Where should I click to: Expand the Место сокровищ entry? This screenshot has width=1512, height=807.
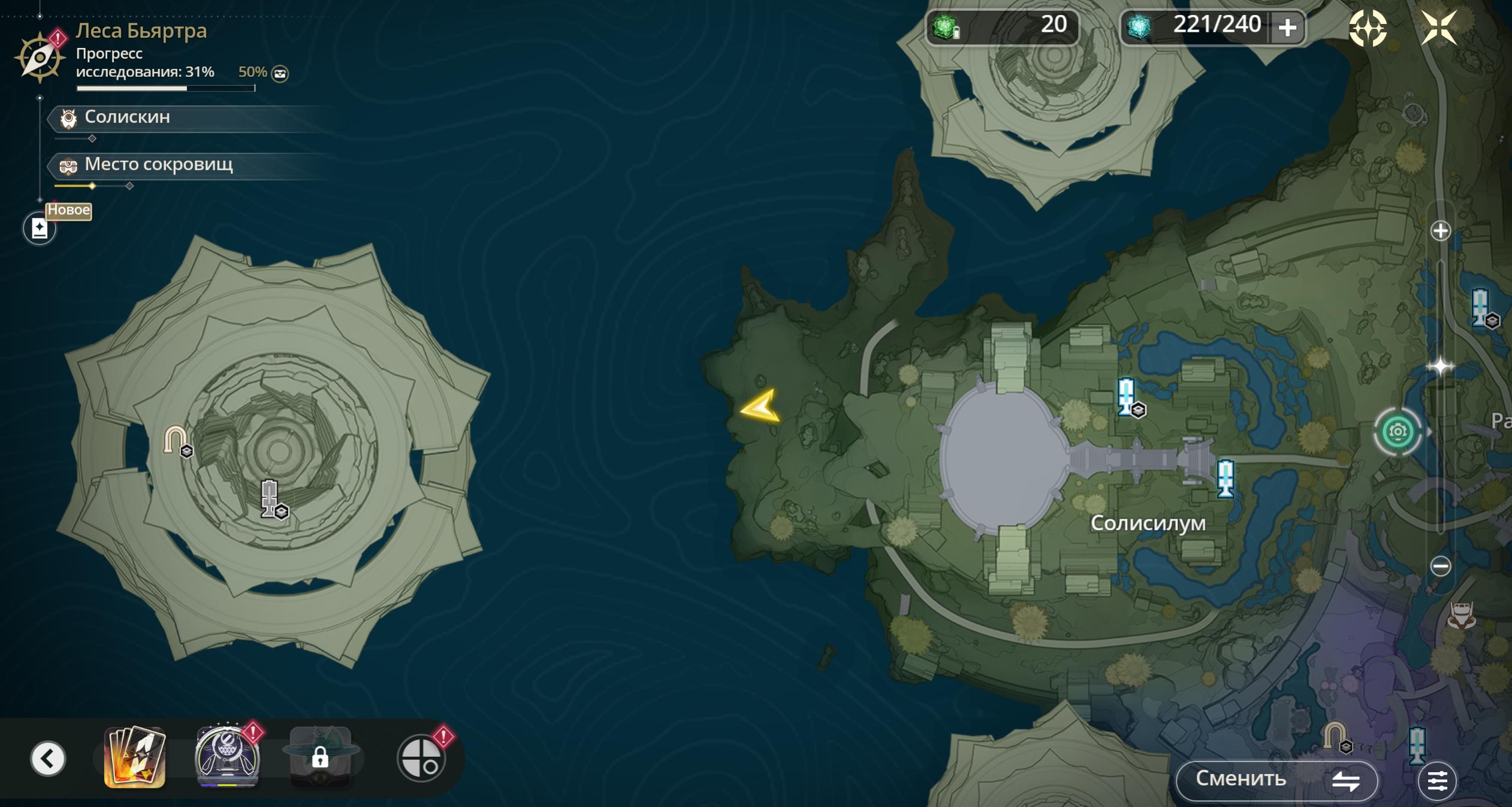coord(158,165)
